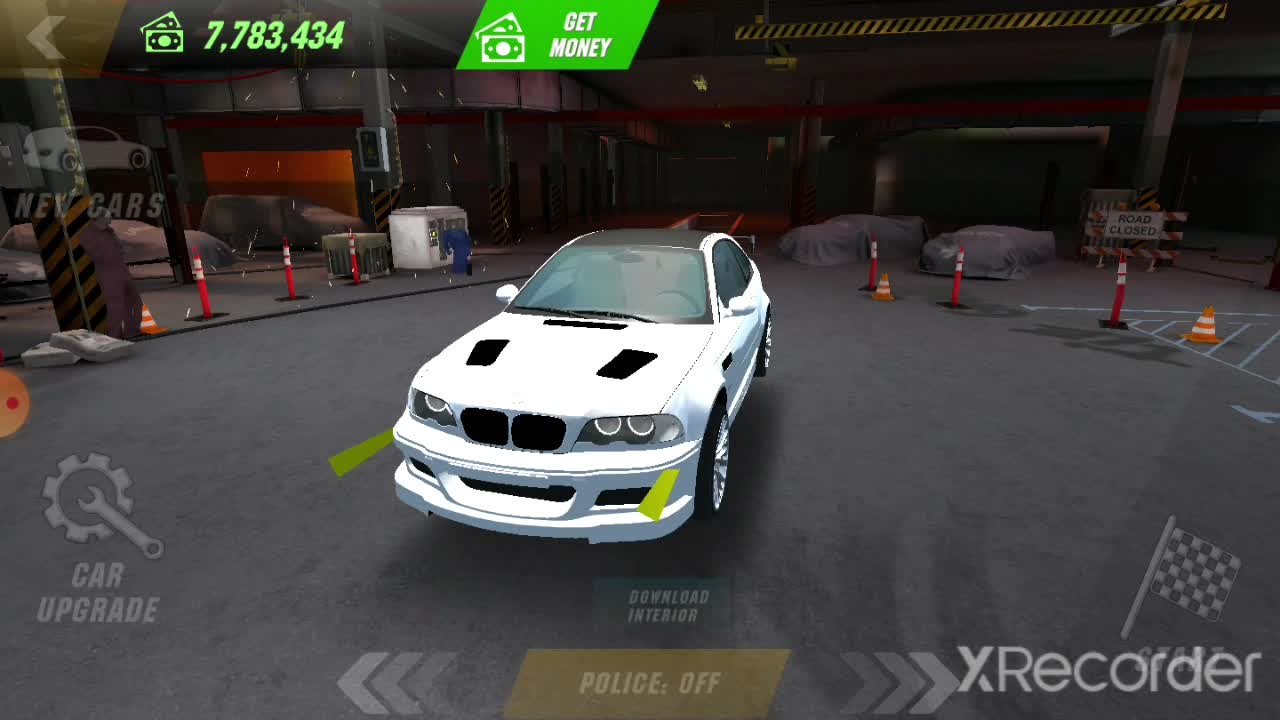Image resolution: width=1280 pixels, height=720 pixels.
Task: Toggle the Police: Off setting
Action: click(649, 684)
